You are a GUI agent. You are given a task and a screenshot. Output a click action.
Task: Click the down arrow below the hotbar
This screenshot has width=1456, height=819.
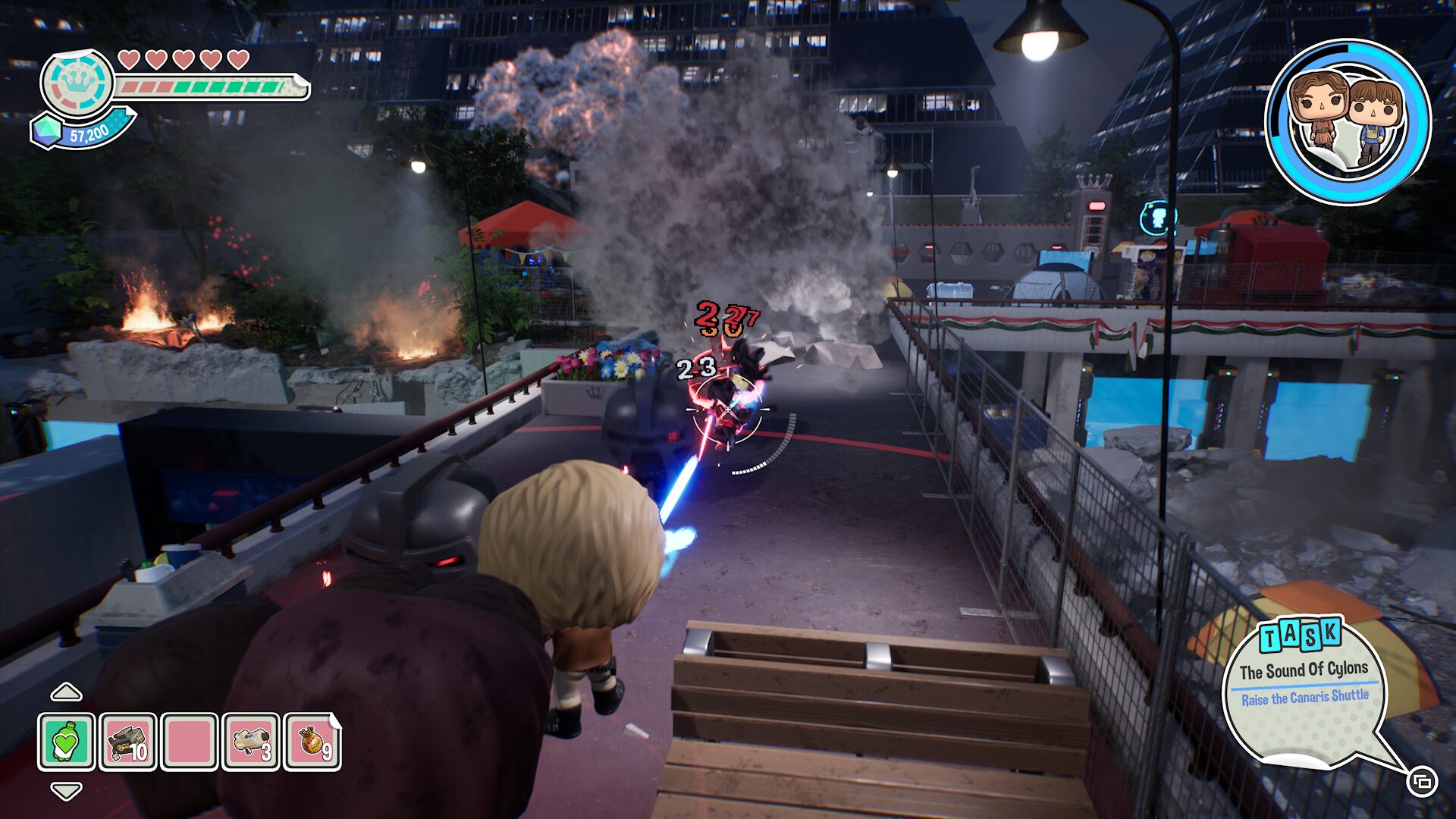point(66,792)
